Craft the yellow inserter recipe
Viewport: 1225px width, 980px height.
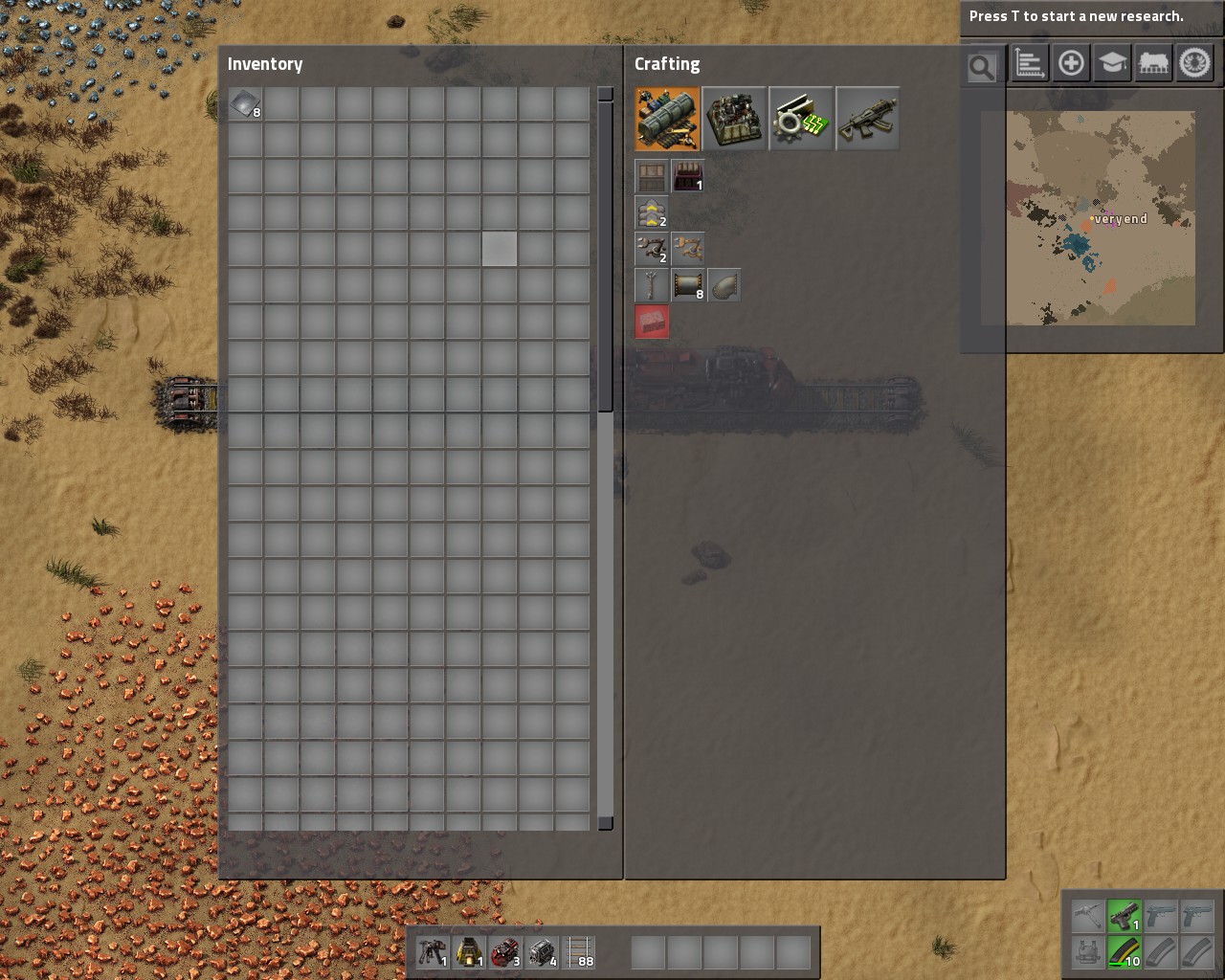pyautogui.click(x=688, y=249)
